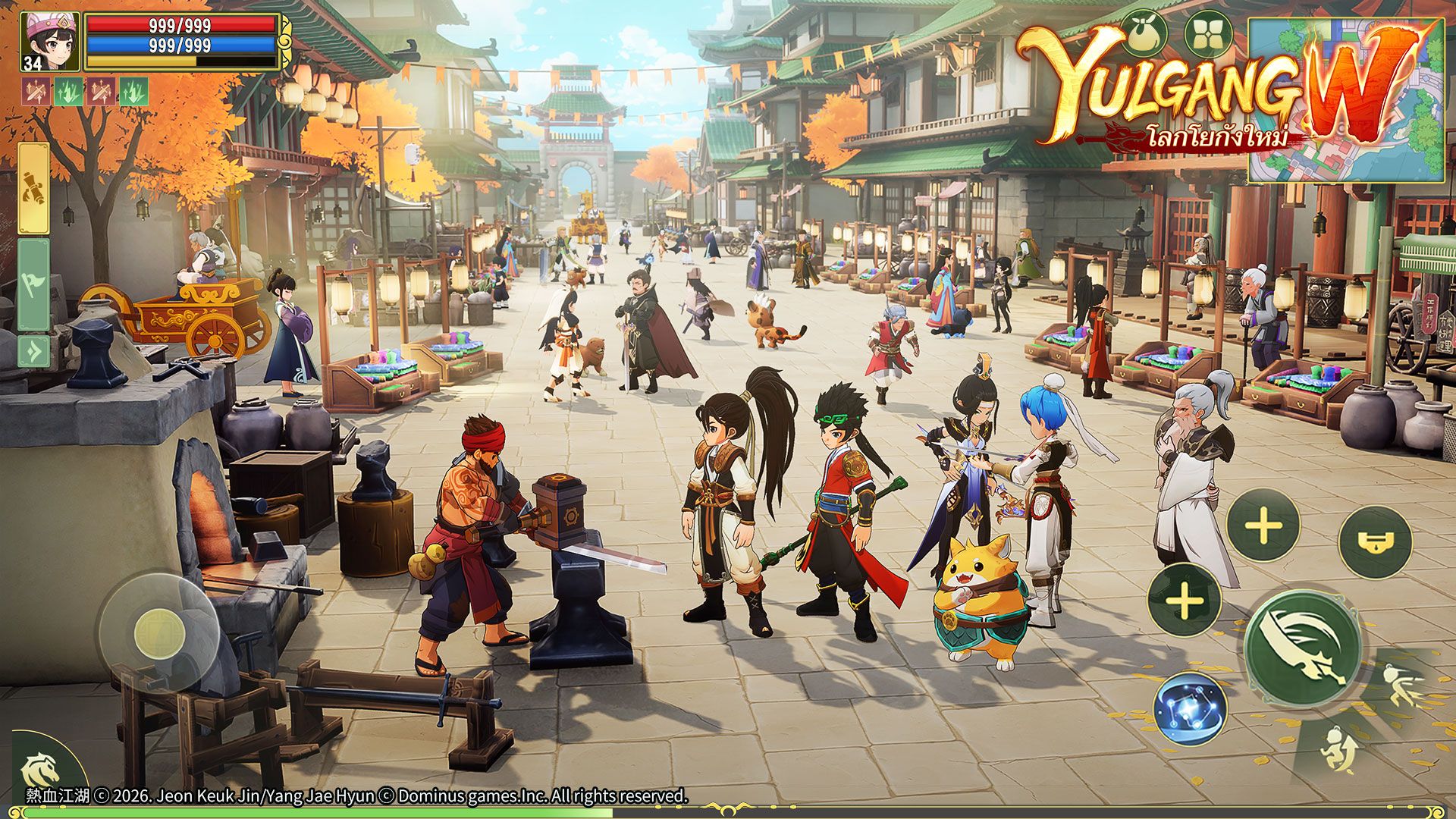Viewport: 1456px width, 819px height.
Task: Open the character portrait profile
Action: click(50, 42)
